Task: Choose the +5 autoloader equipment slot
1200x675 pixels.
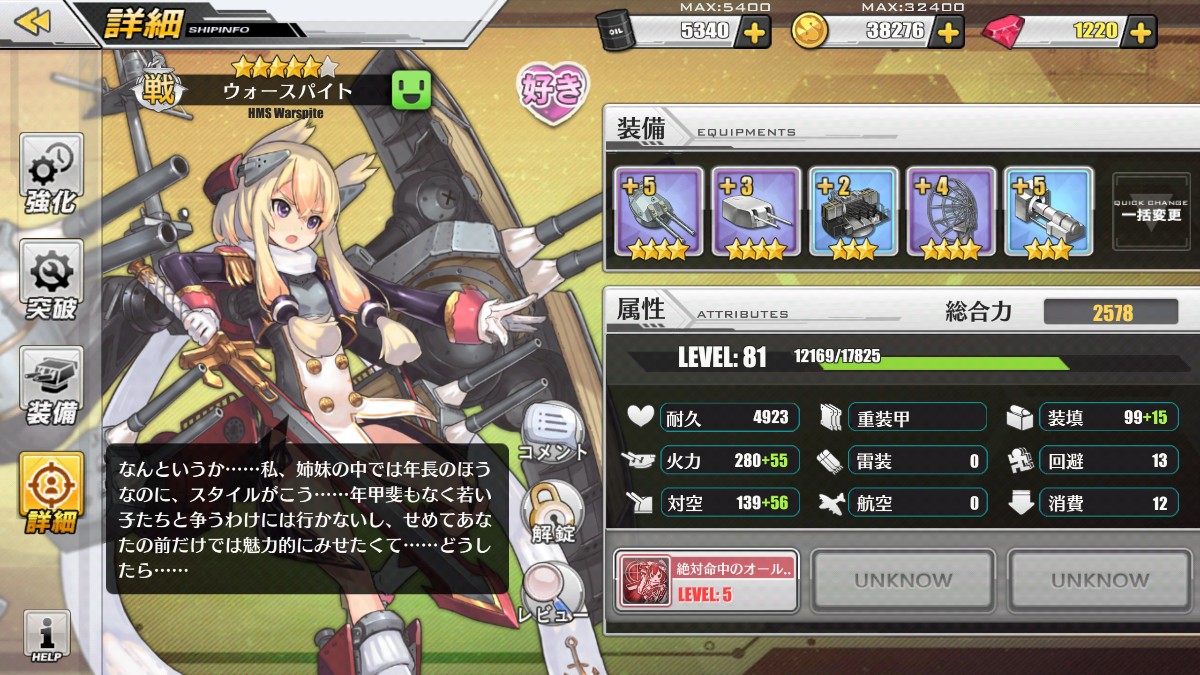Action: [x=1048, y=214]
